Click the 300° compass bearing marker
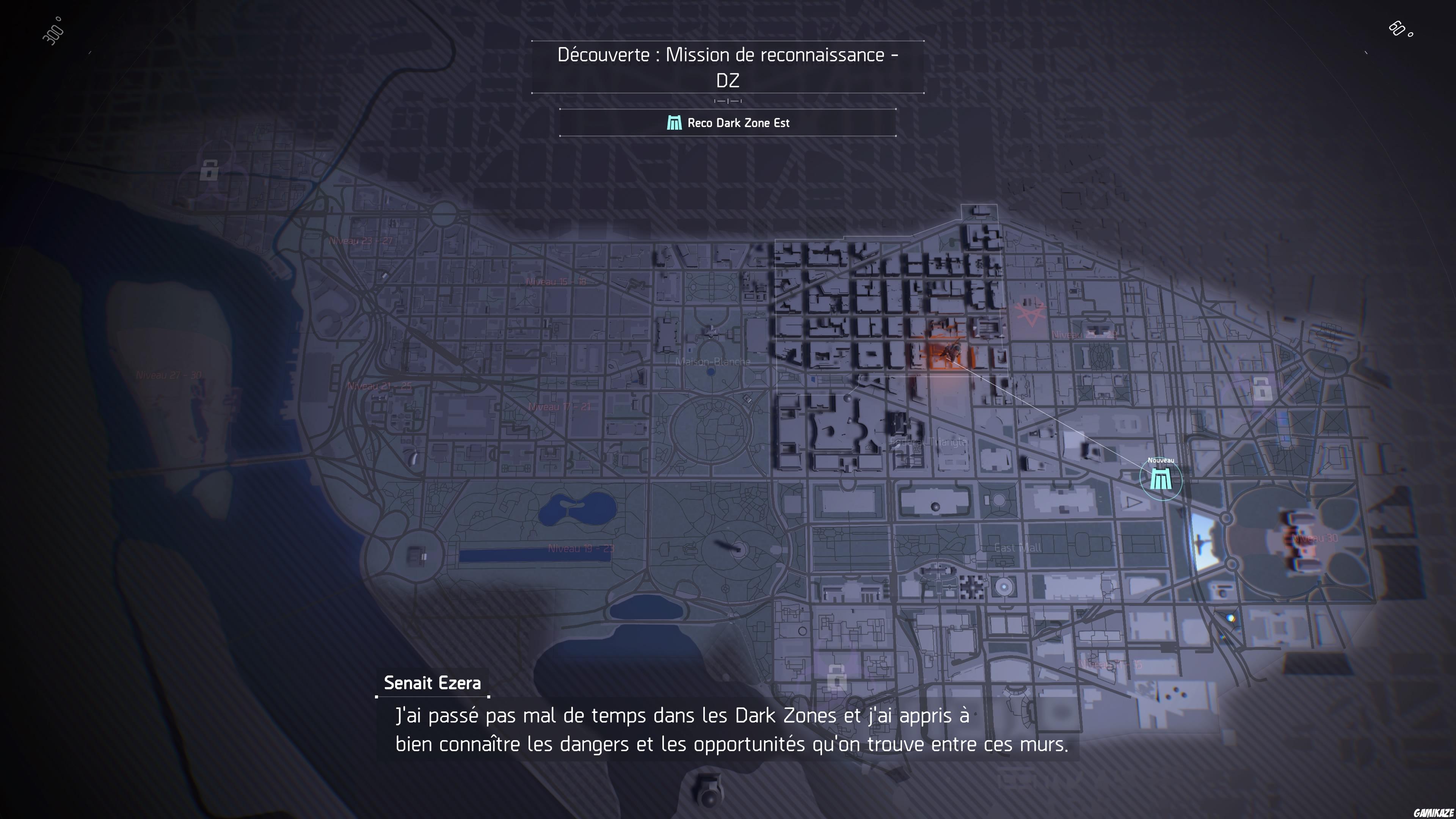This screenshot has width=1456, height=819. pos(54,31)
